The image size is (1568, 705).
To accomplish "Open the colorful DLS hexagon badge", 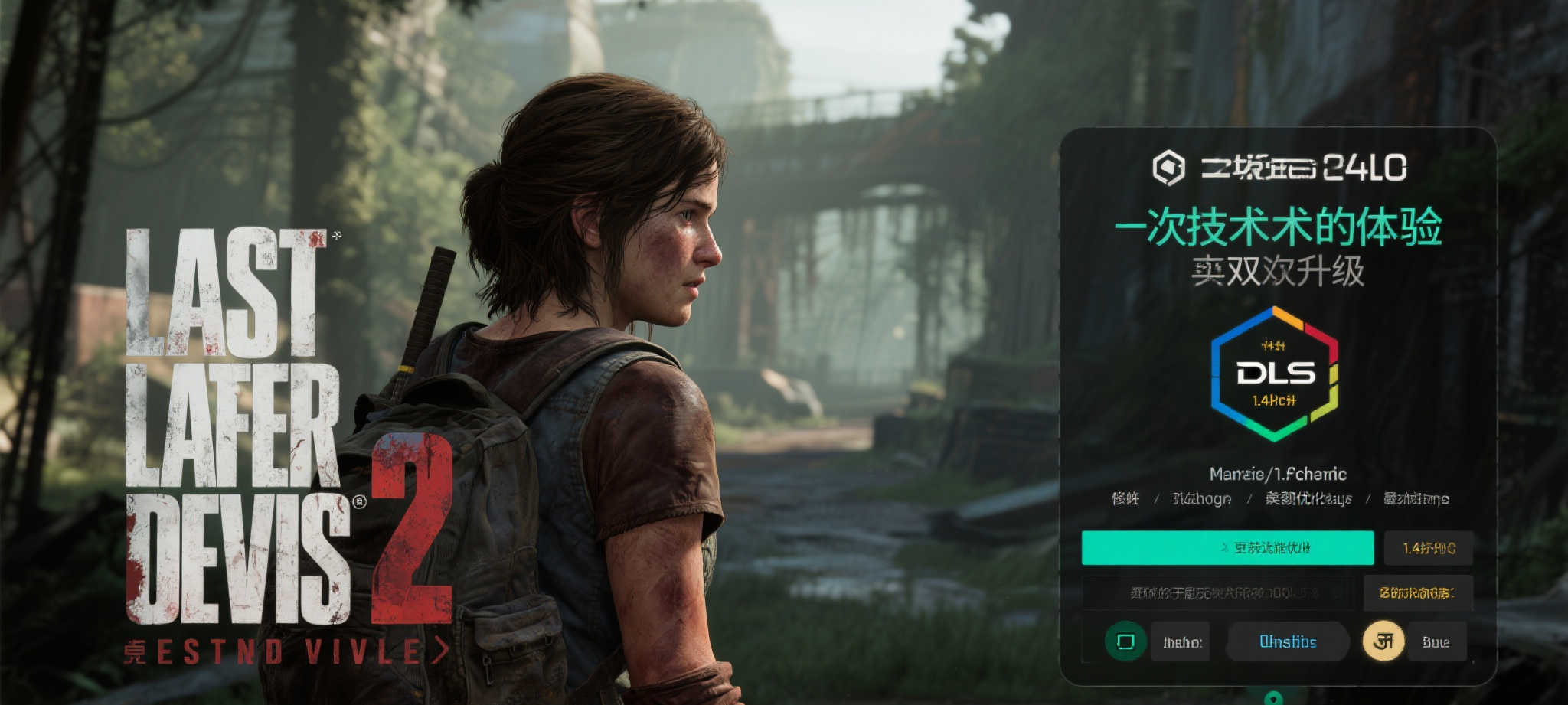I will [1274, 374].
